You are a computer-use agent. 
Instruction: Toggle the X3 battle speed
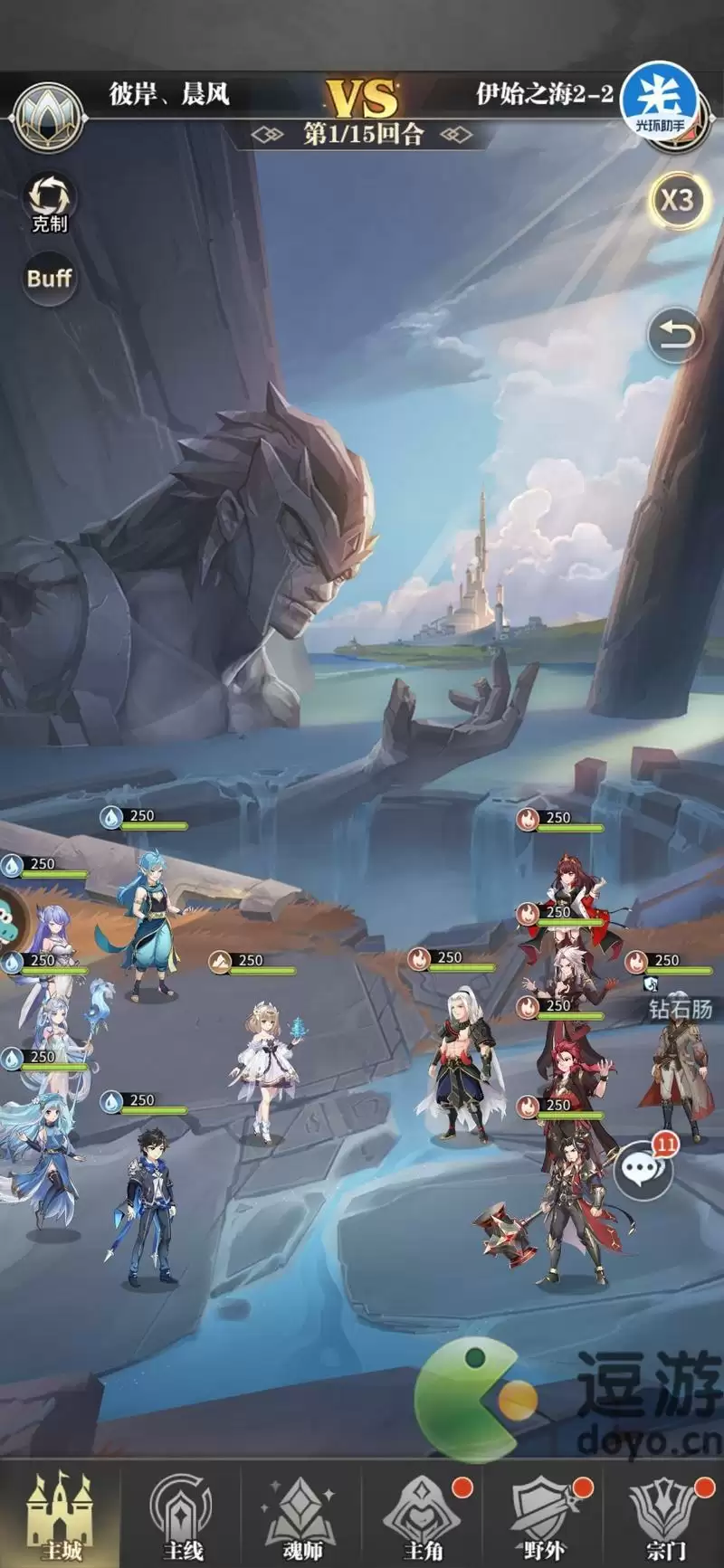tap(676, 200)
